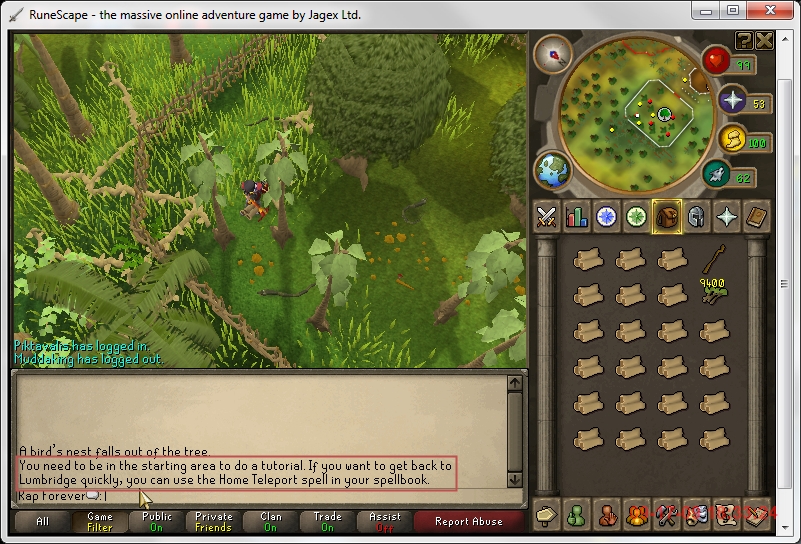The image size is (801, 544).
Task: Minimize the RuneScape window
Action: click(x=707, y=11)
